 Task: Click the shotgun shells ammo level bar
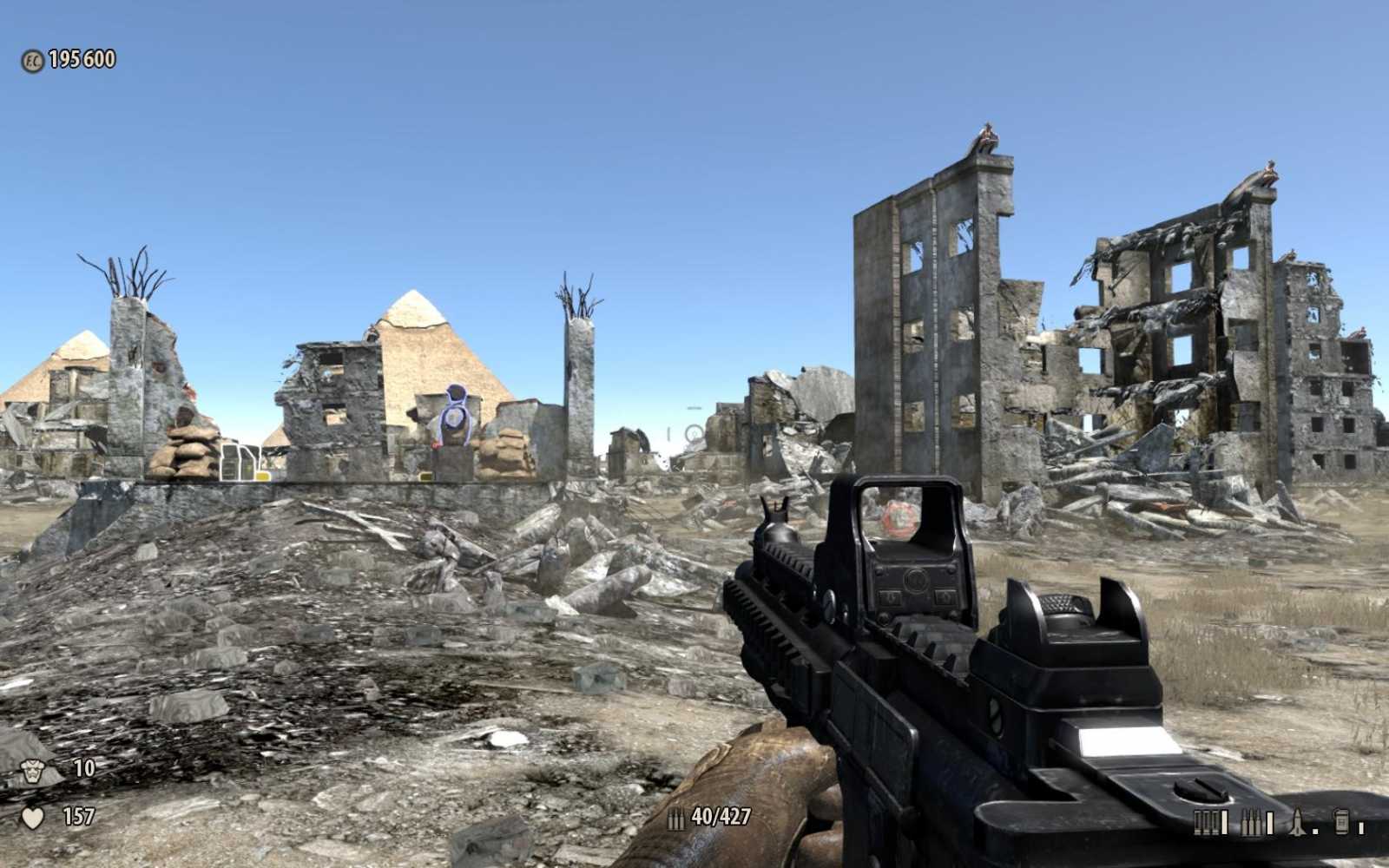tap(1225, 822)
